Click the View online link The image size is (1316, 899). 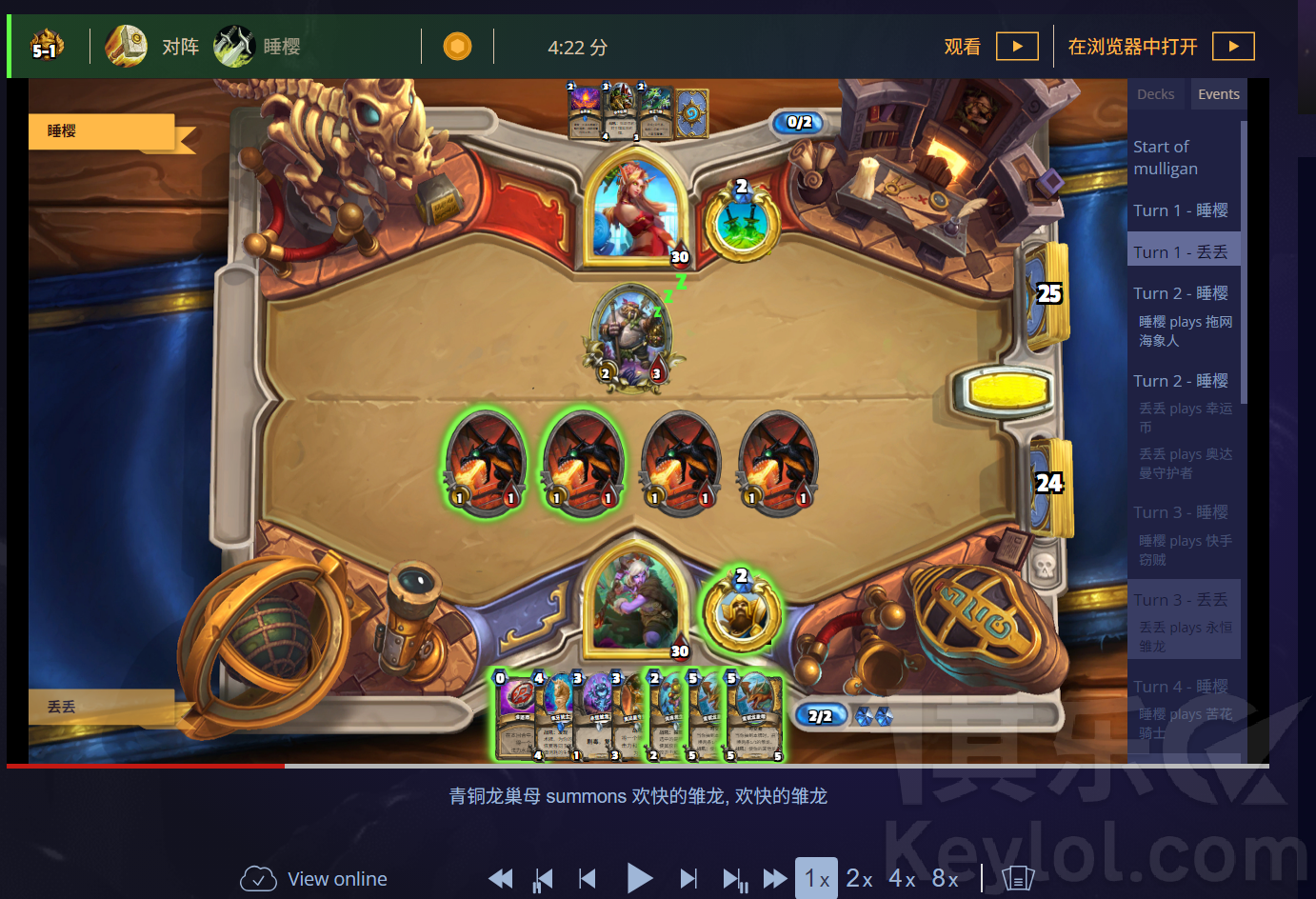(314, 878)
